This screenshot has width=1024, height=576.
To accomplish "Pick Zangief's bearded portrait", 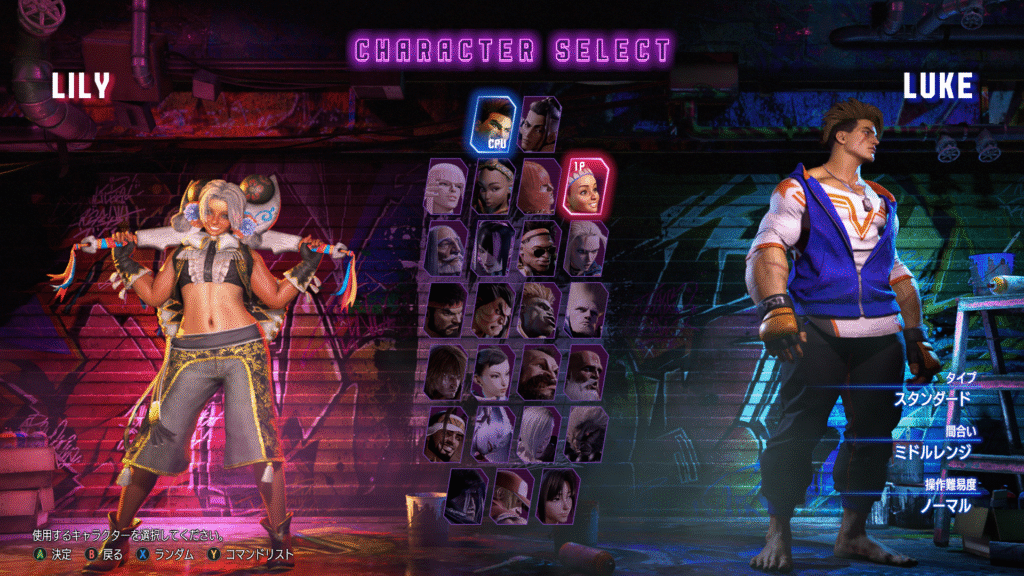I will pyautogui.click(x=539, y=372).
